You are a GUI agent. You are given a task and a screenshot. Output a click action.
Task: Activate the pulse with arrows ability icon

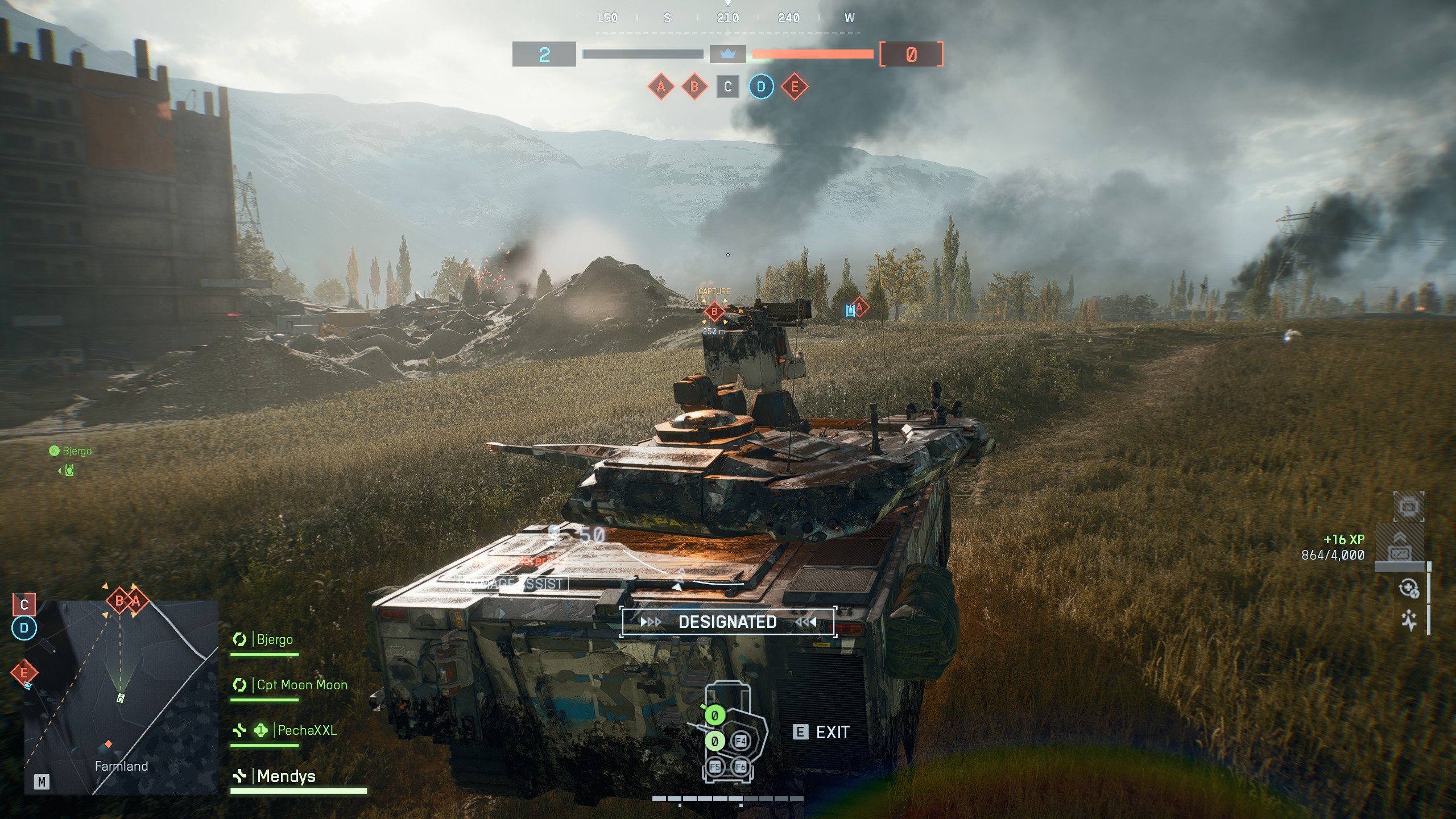coord(1409,621)
